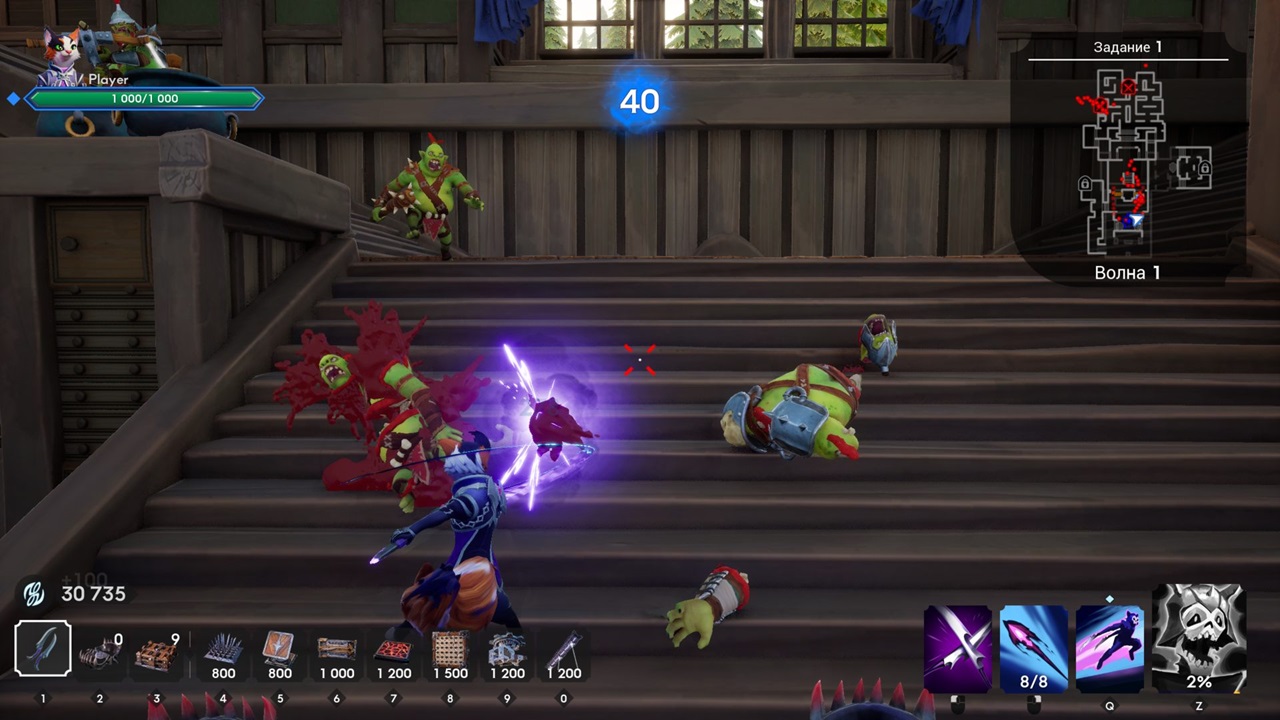Screen dimensions: 1280x720
Task: Select the wall trap in slot 0
Action: pos(564,648)
